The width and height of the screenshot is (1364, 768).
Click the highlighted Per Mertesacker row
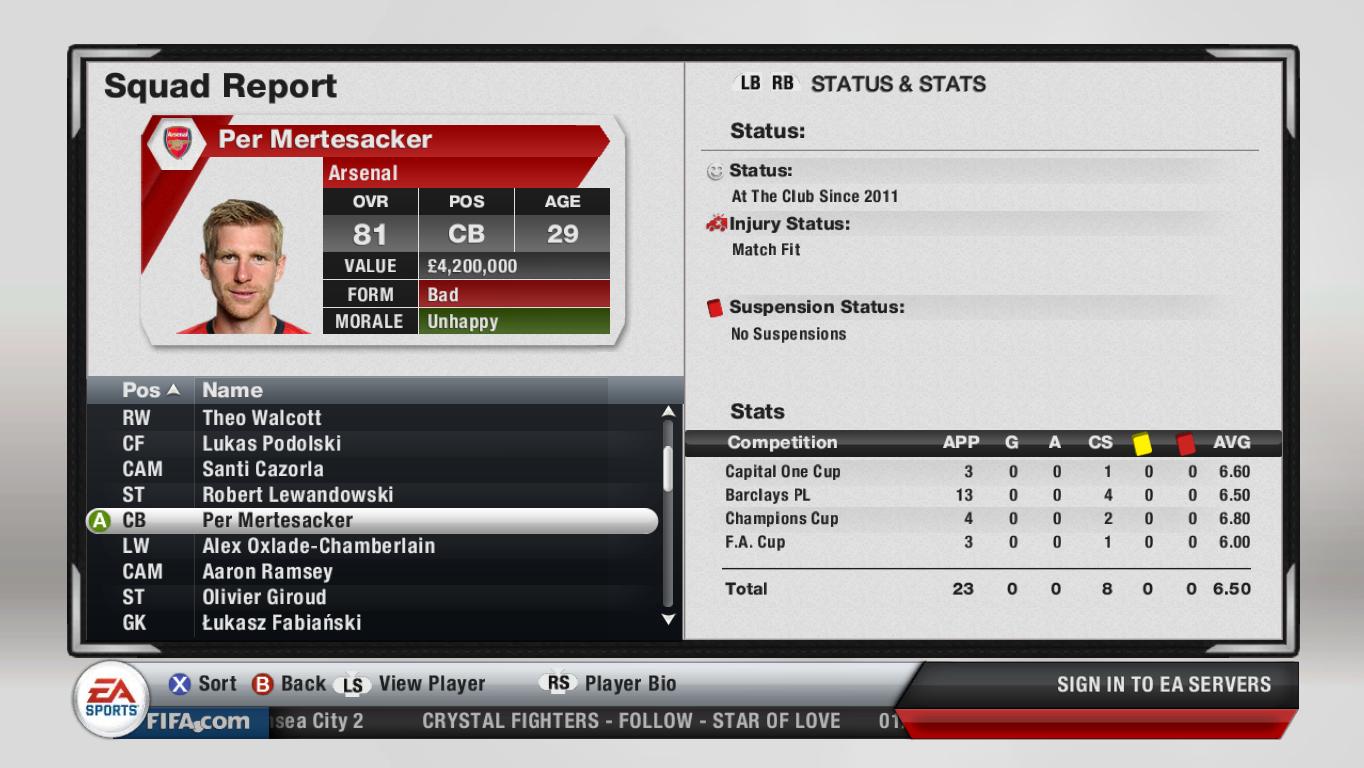pos(372,521)
